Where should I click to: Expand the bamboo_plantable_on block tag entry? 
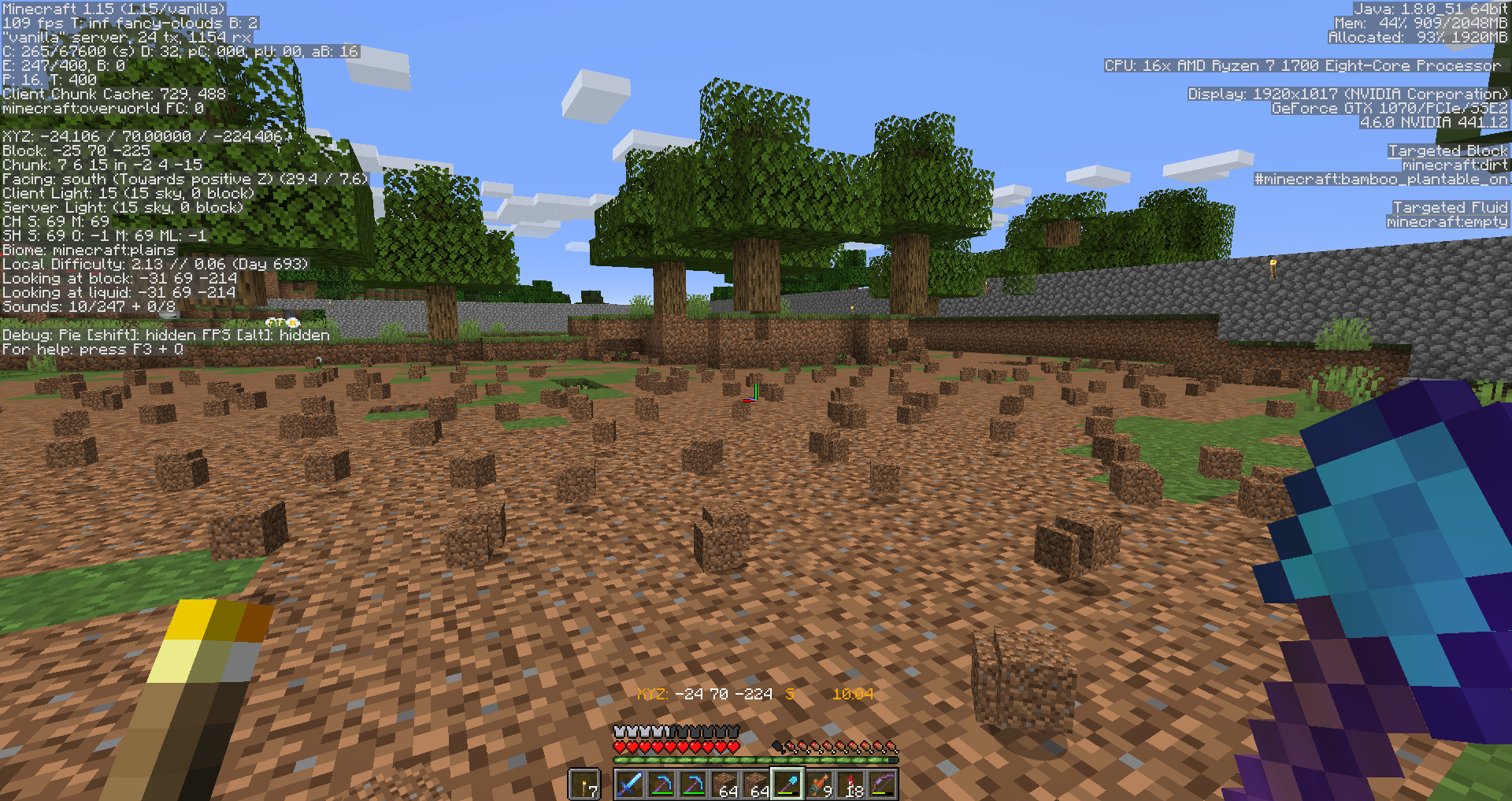point(1386,179)
